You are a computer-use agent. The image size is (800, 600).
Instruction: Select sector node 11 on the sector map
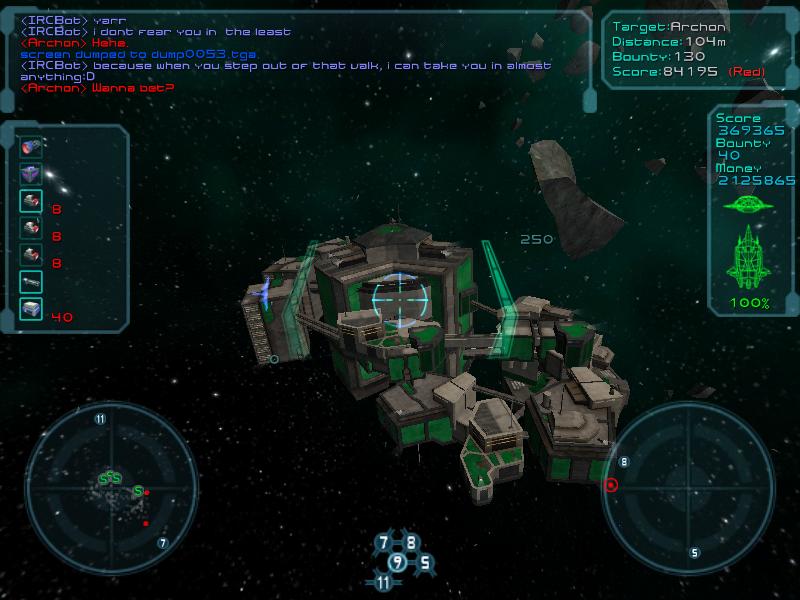coord(385,582)
